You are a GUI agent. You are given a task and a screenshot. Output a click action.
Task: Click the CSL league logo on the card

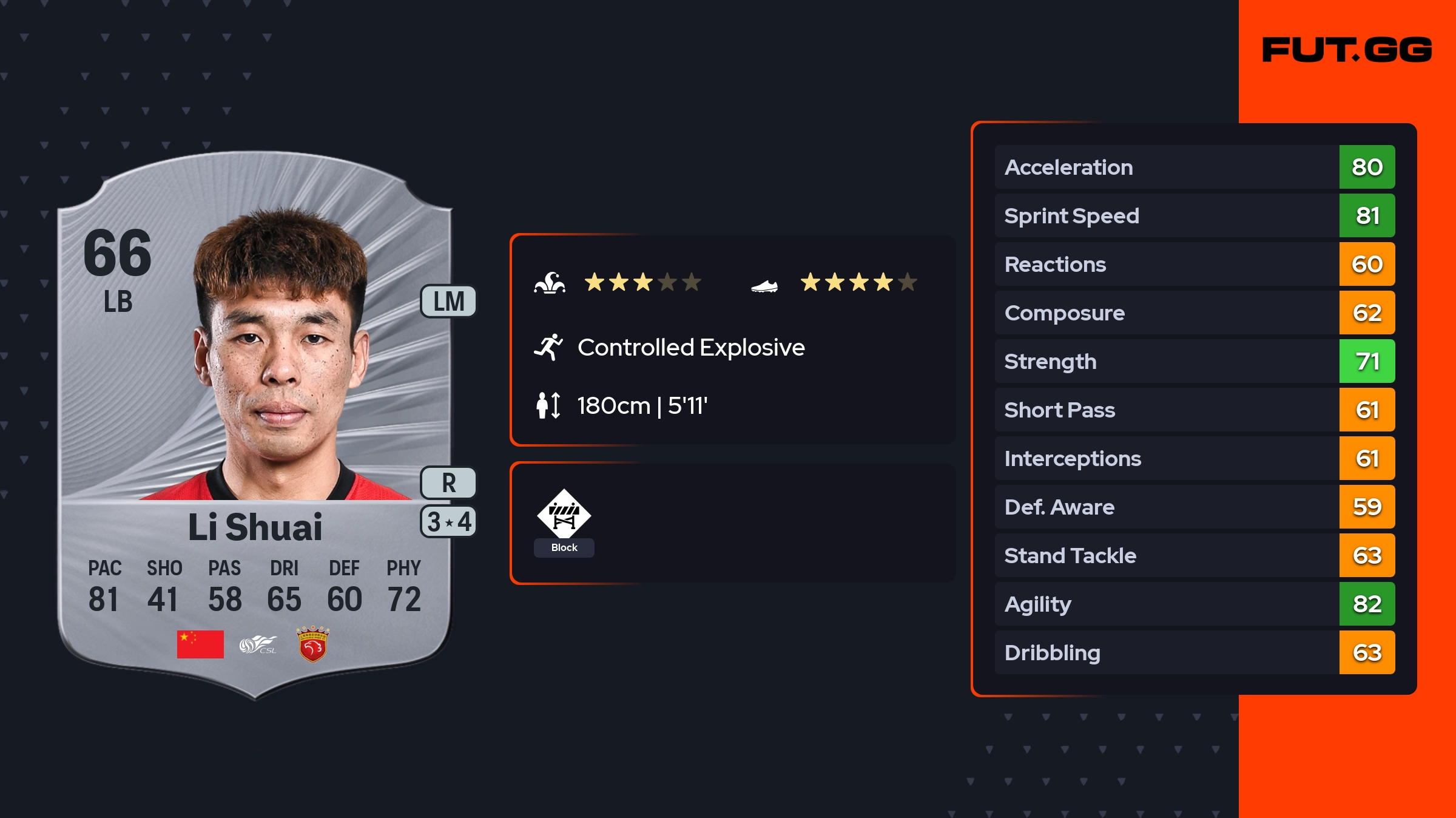point(258,644)
